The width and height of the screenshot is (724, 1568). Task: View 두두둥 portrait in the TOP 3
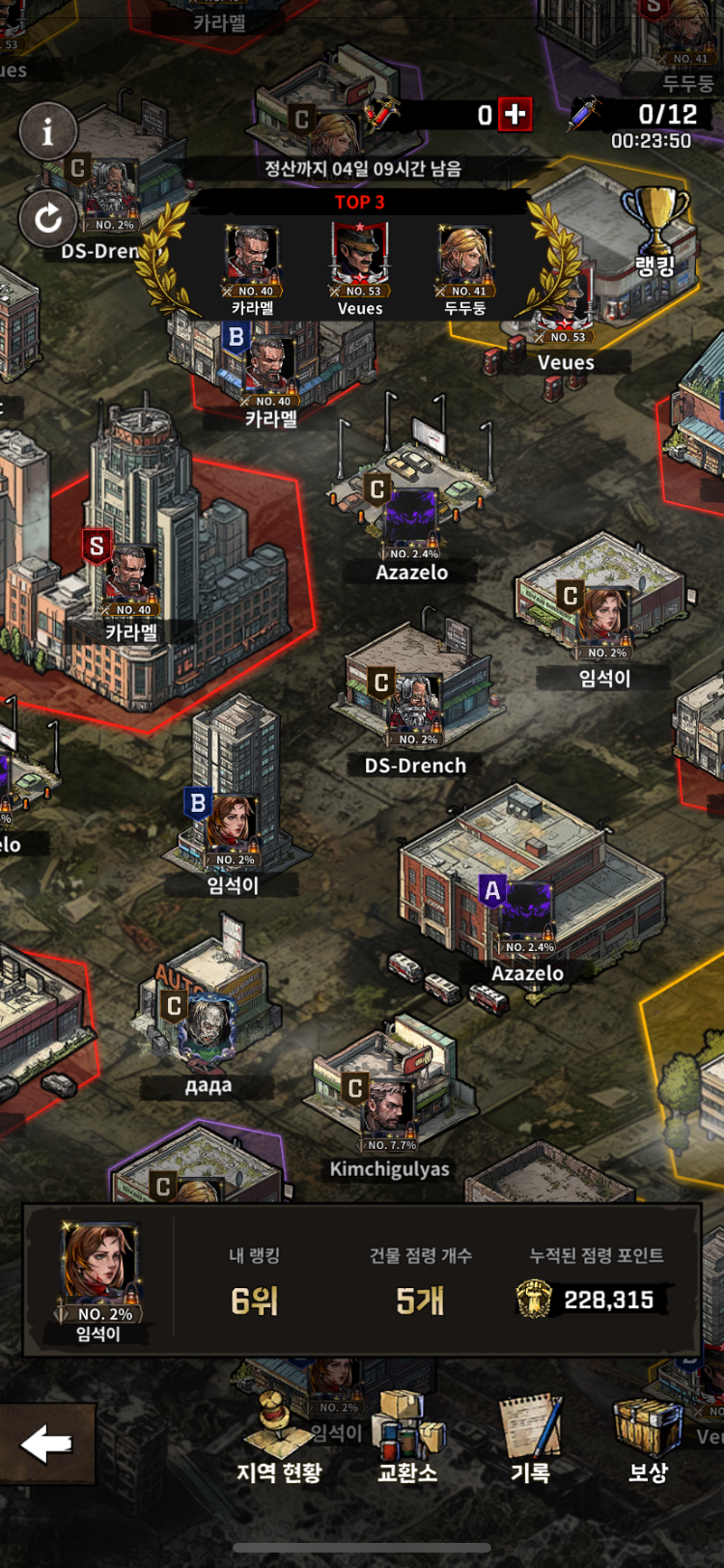pyautogui.click(x=465, y=257)
